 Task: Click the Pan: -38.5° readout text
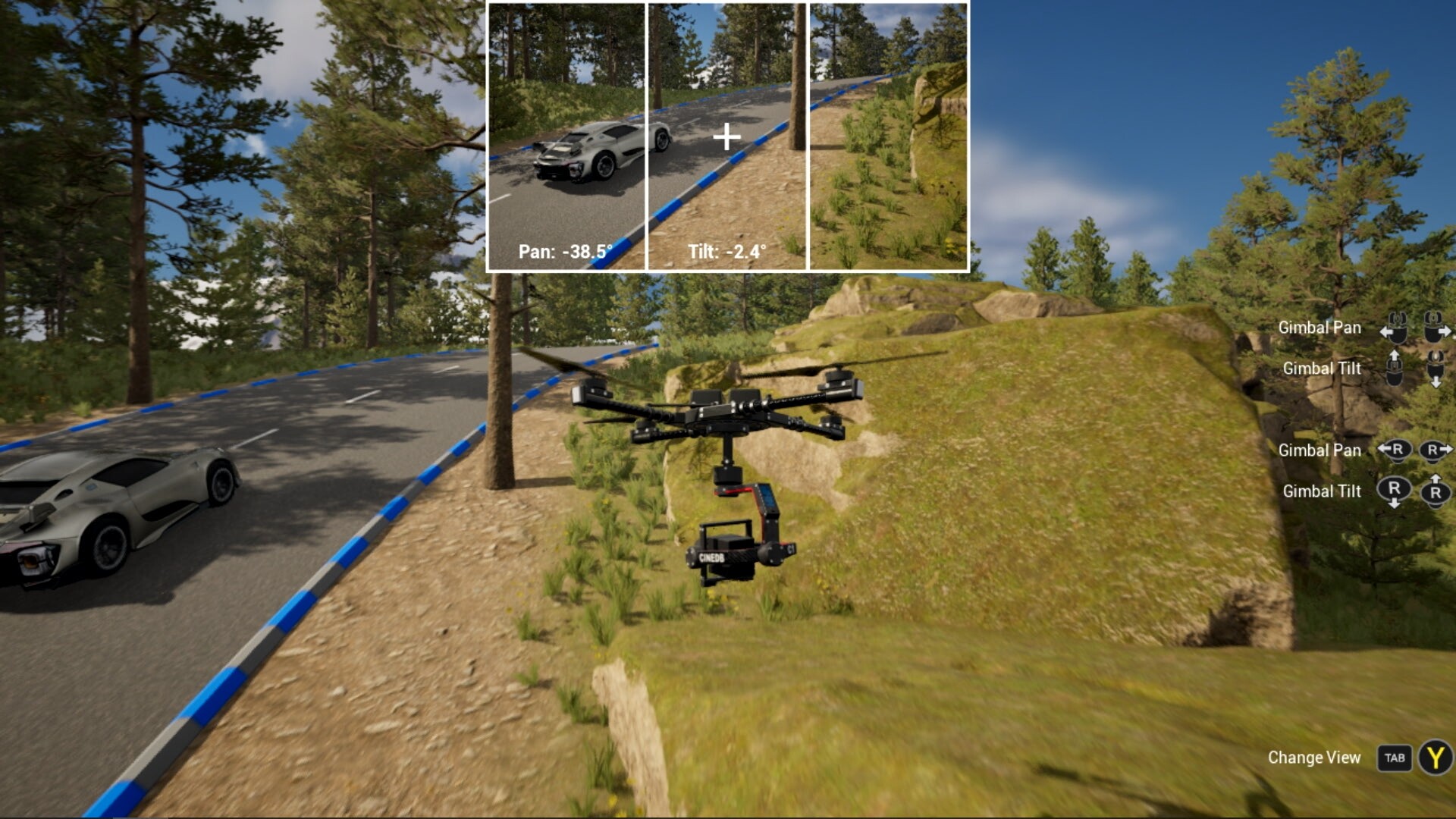[565, 250]
